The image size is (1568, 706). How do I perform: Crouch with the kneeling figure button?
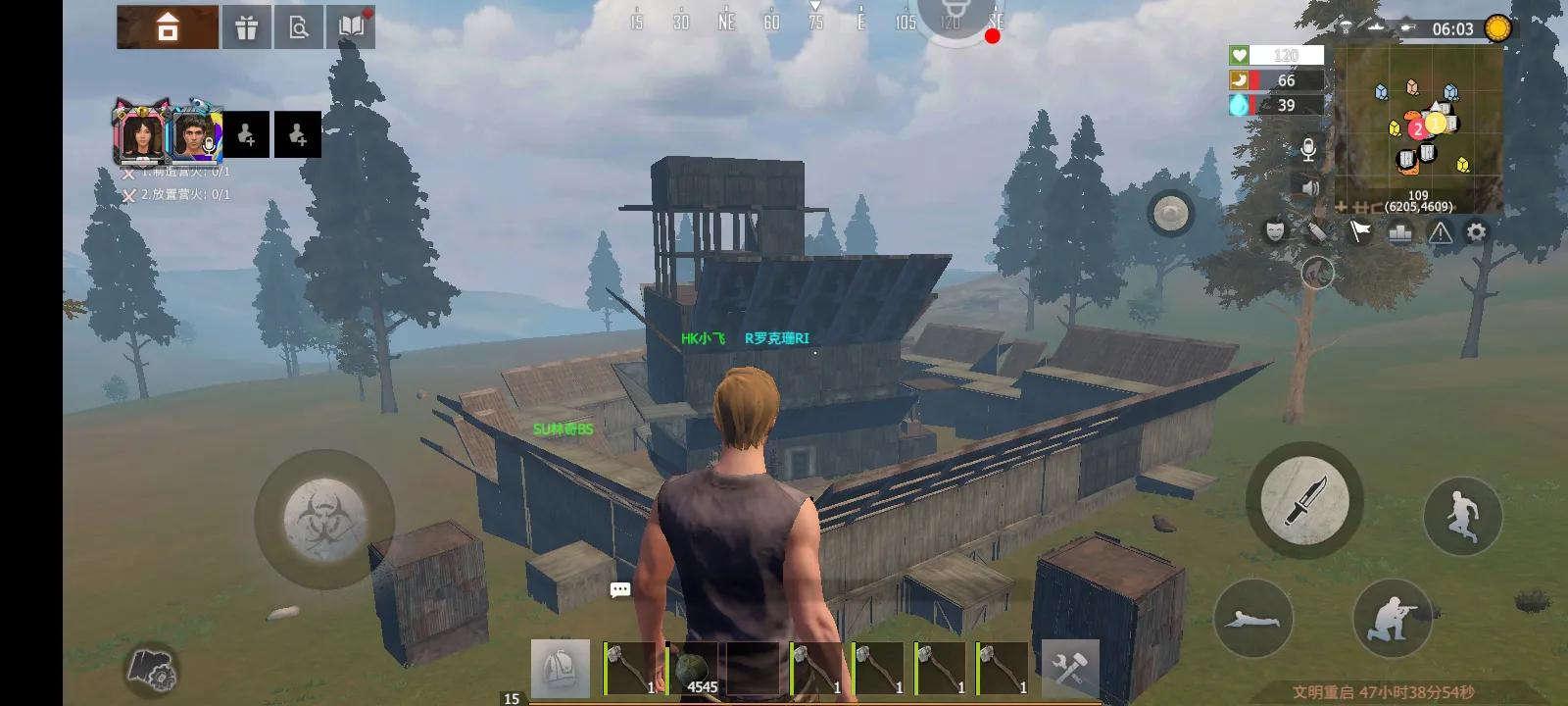pyautogui.click(x=1393, y=618)
